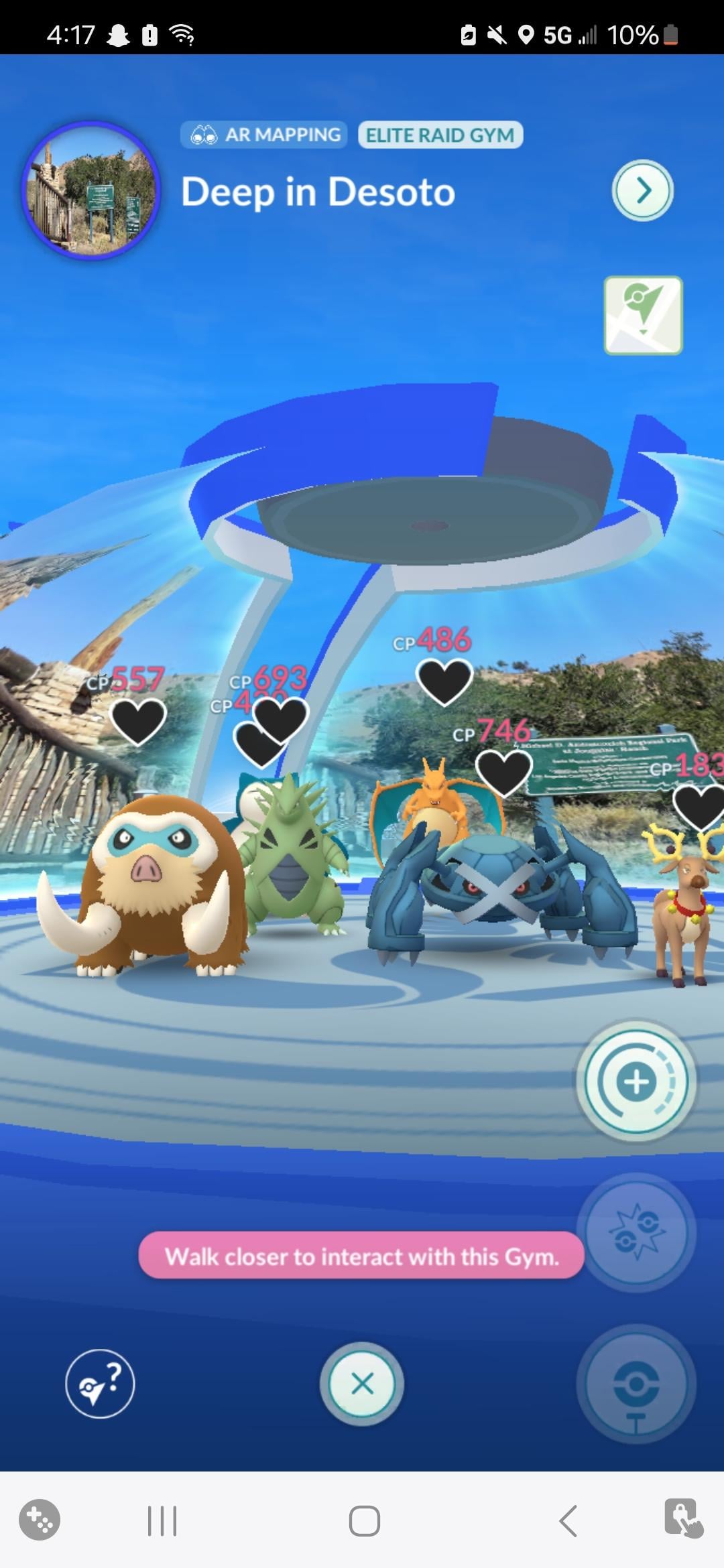The width and height of the screenshot is (724, 1568).
Task: Open the gym help question icon
Action: pos(100,1383)
